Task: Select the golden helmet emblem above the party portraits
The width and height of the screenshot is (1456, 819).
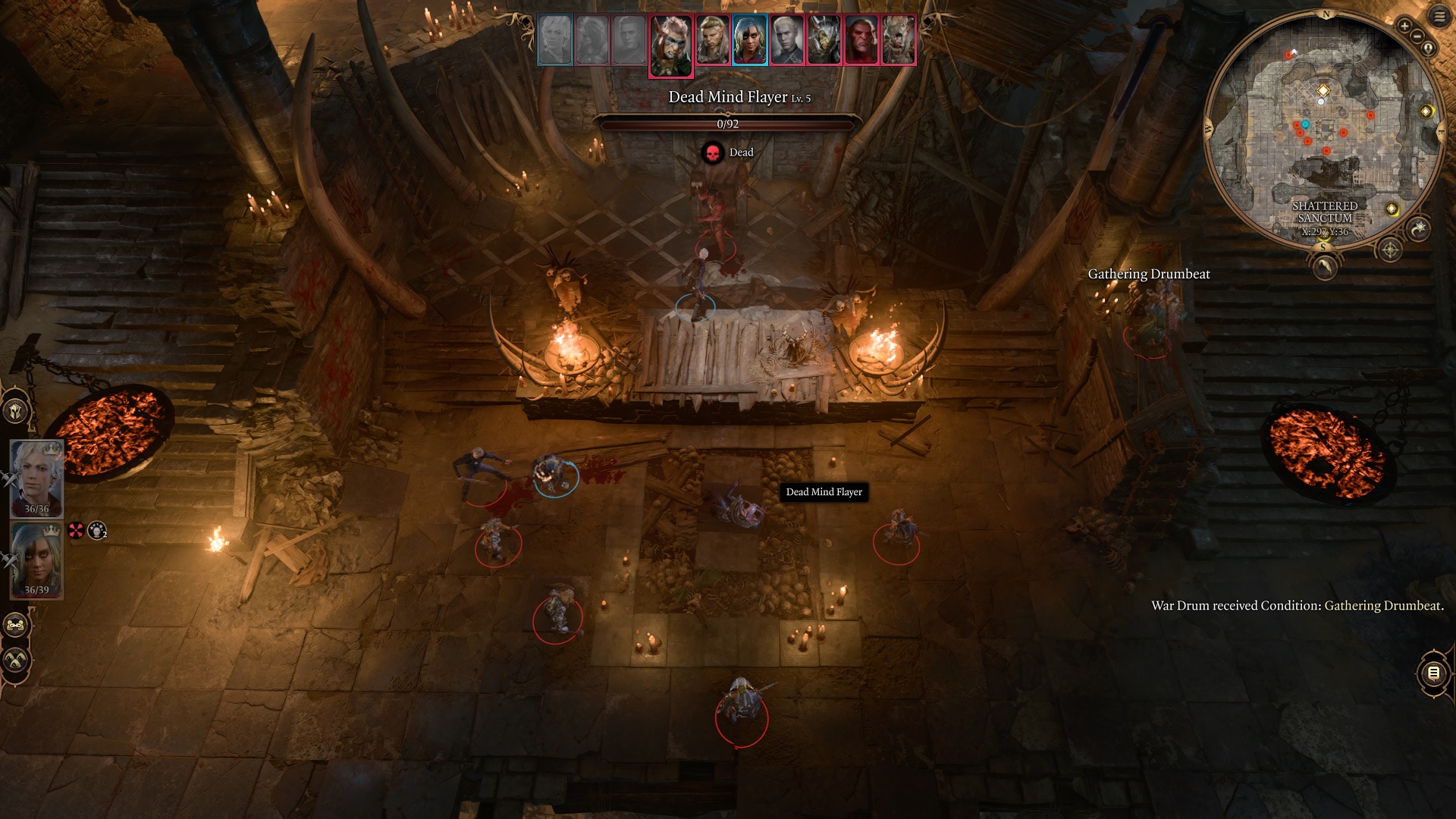Action: [x=14, y=410]
